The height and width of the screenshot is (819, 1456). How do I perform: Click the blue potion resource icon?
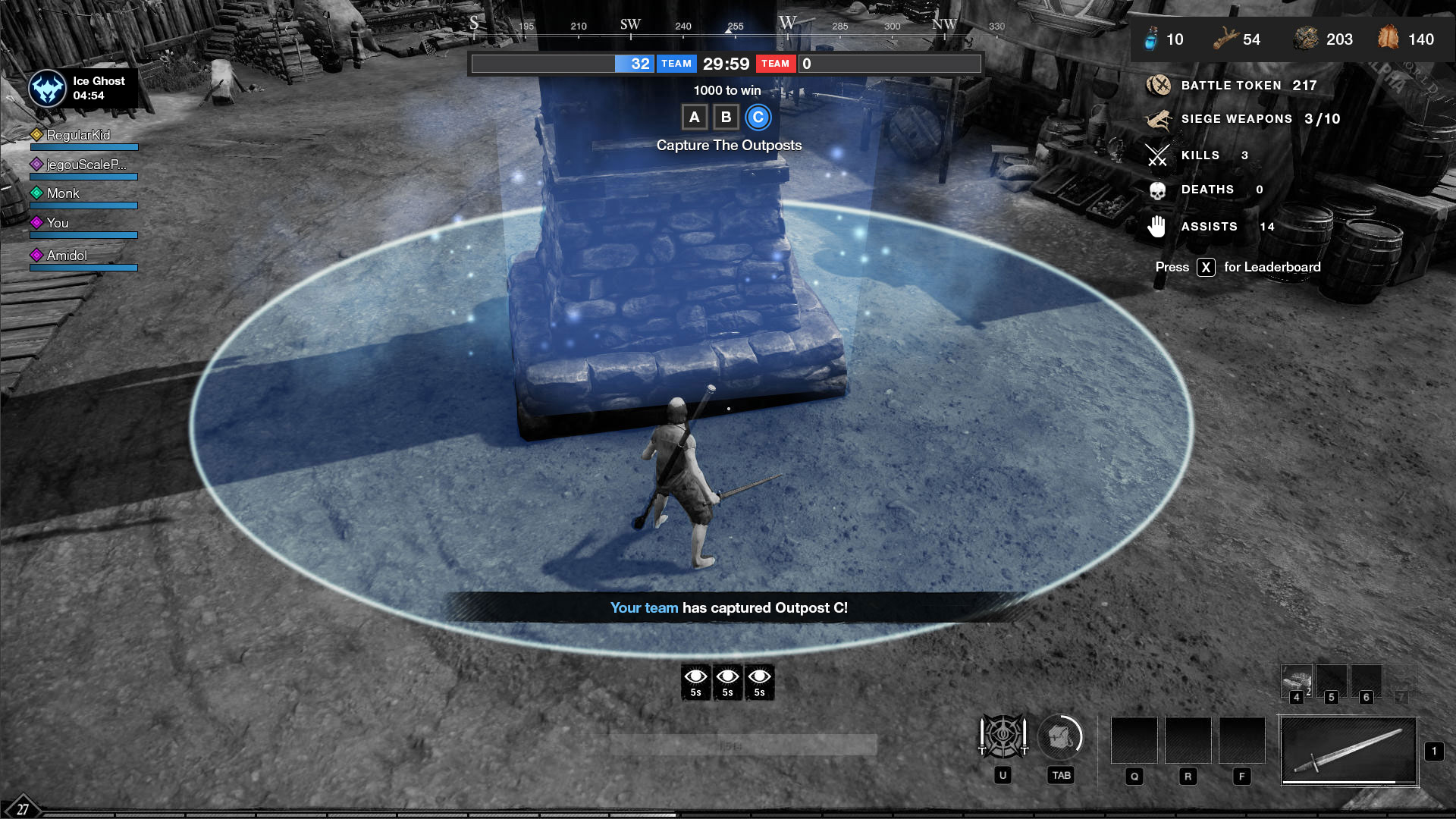tap(1151, 39)
